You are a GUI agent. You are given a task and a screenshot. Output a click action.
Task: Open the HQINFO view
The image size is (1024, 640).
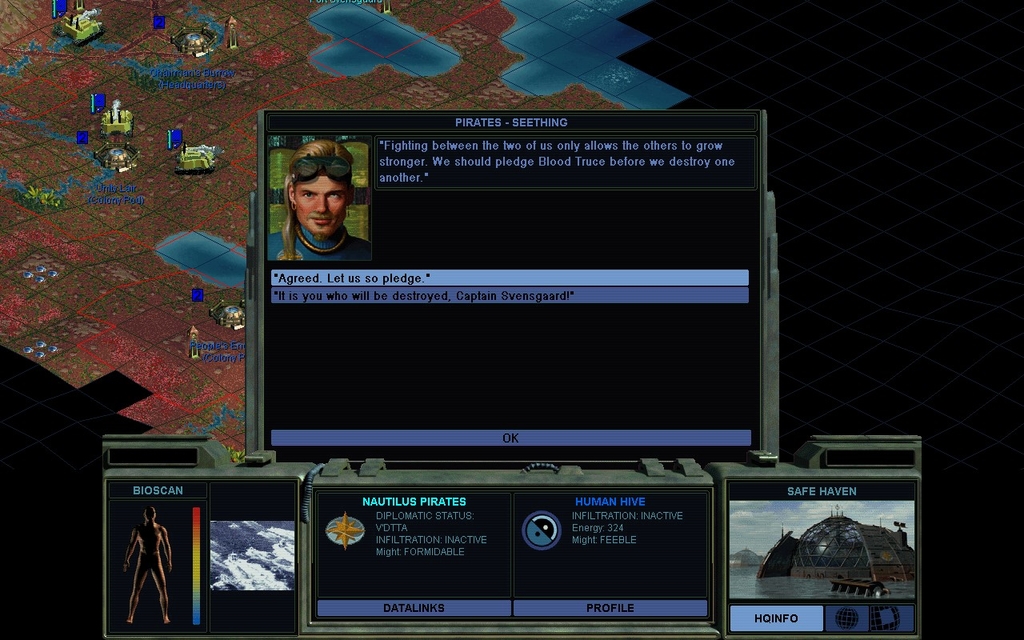pyautogui.click(x=776, y=618)
